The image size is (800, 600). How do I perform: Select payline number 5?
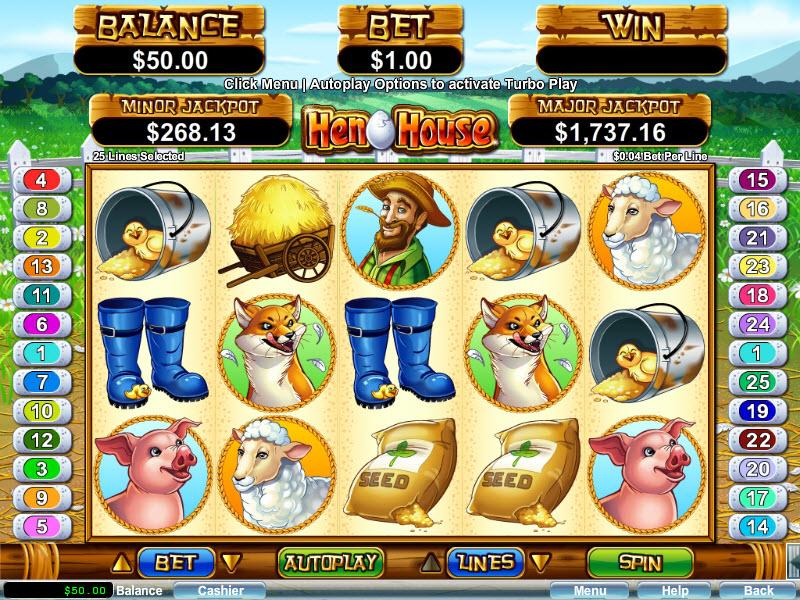click(x=42, y=526)
